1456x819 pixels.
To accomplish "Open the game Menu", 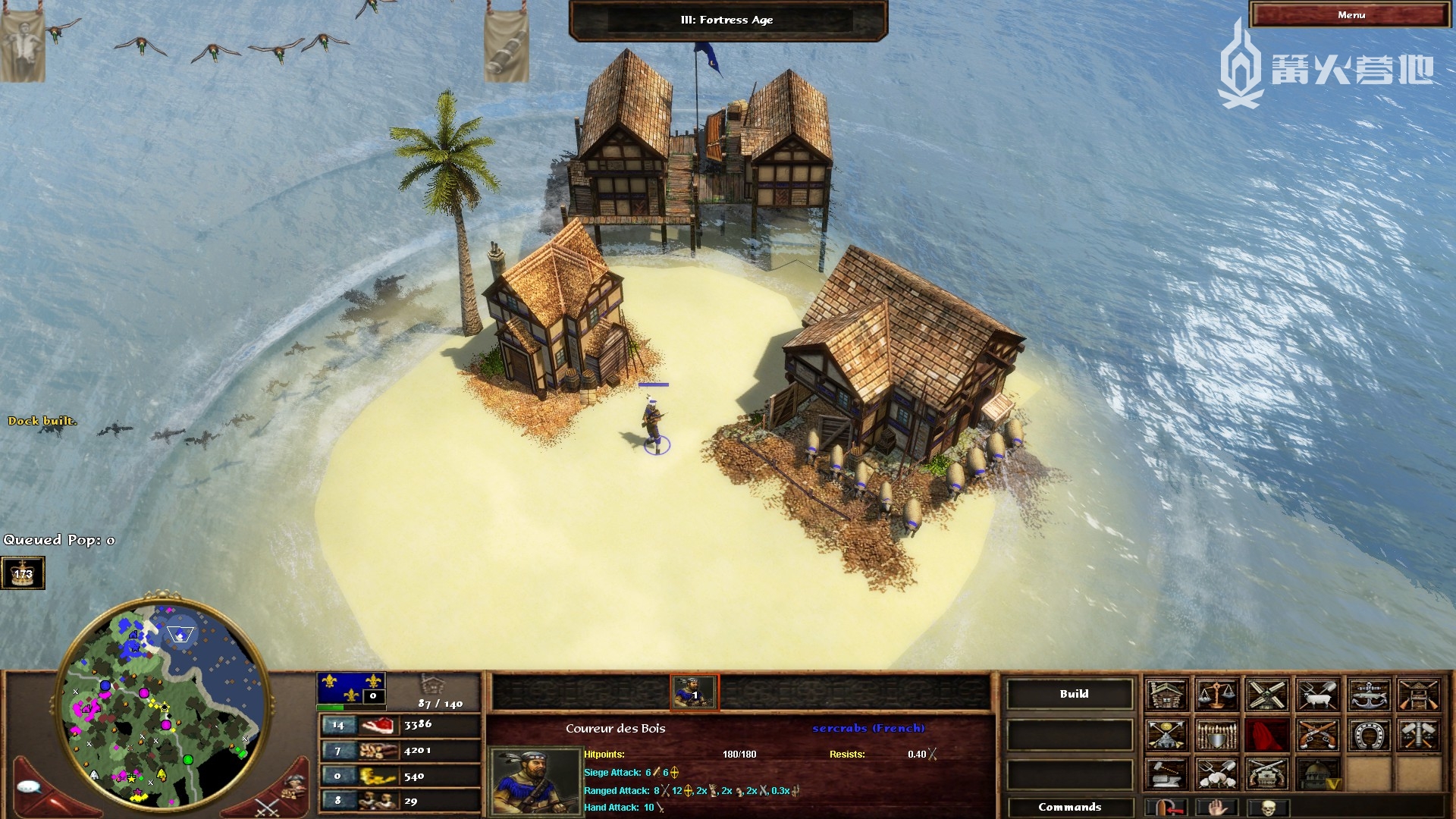I will pos(1351,15).
